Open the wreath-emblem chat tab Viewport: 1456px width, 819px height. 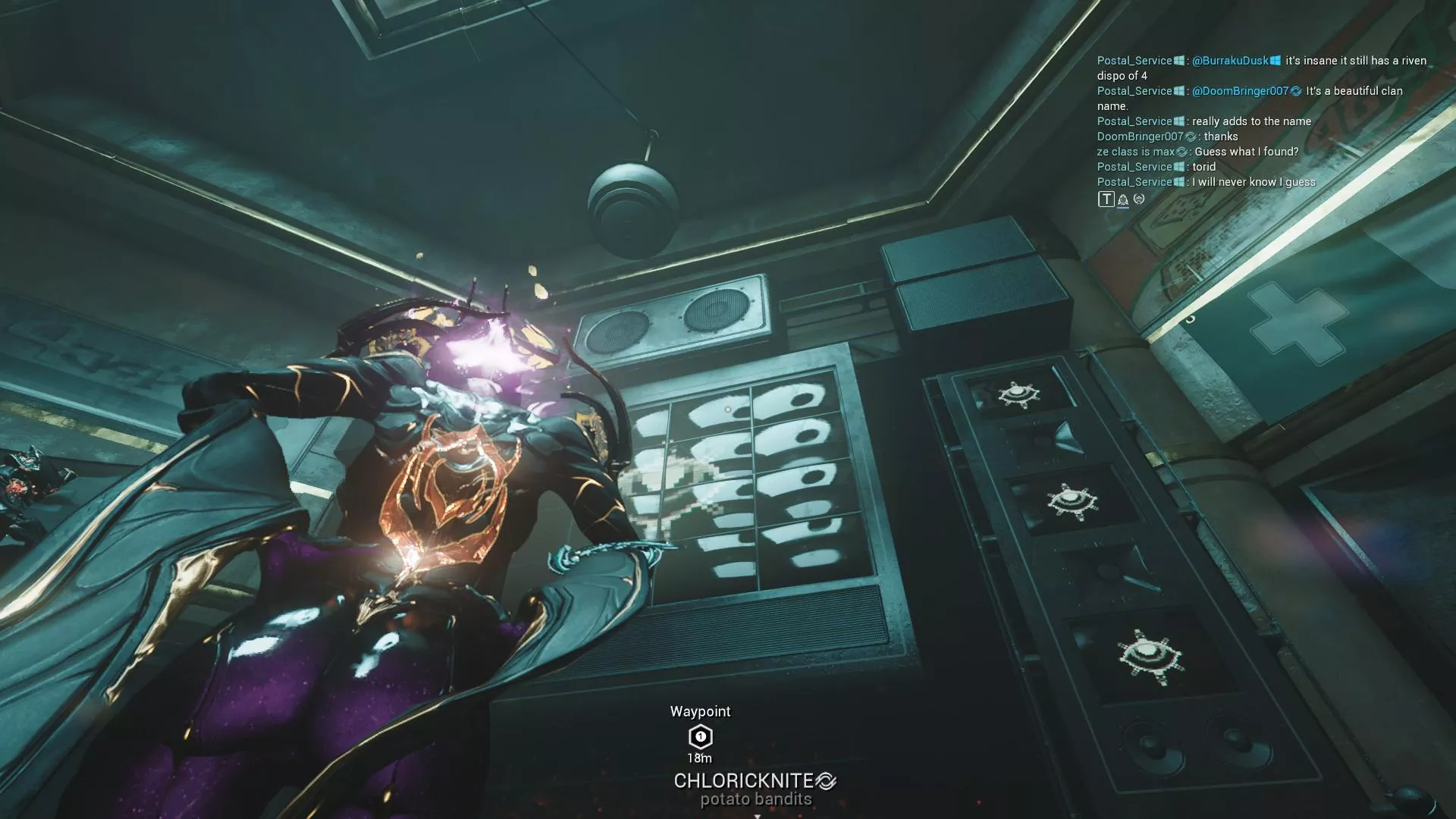(x=1139, y=199)
